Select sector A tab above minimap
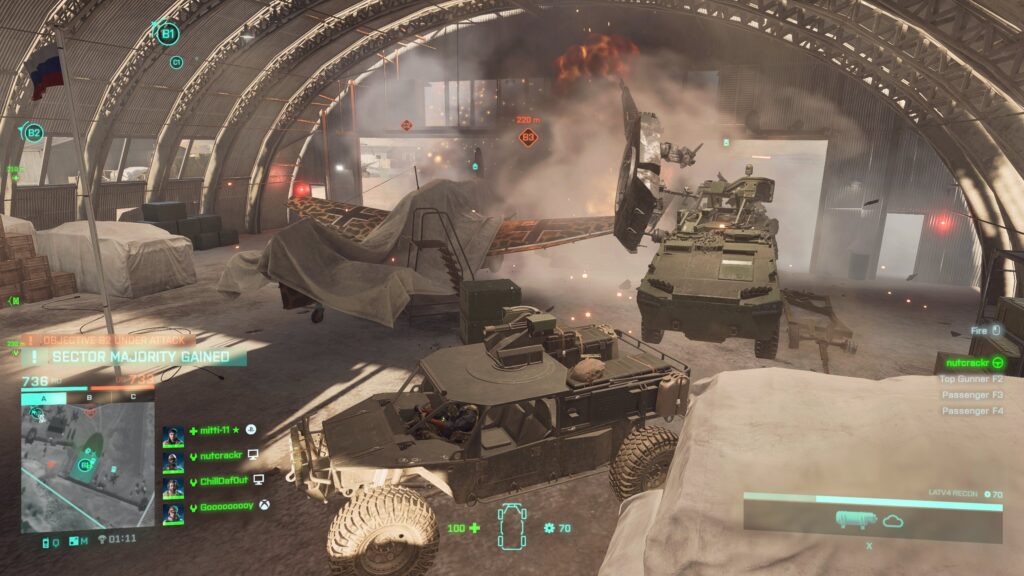Screen dimensions: 1024x576 [43, 397]
